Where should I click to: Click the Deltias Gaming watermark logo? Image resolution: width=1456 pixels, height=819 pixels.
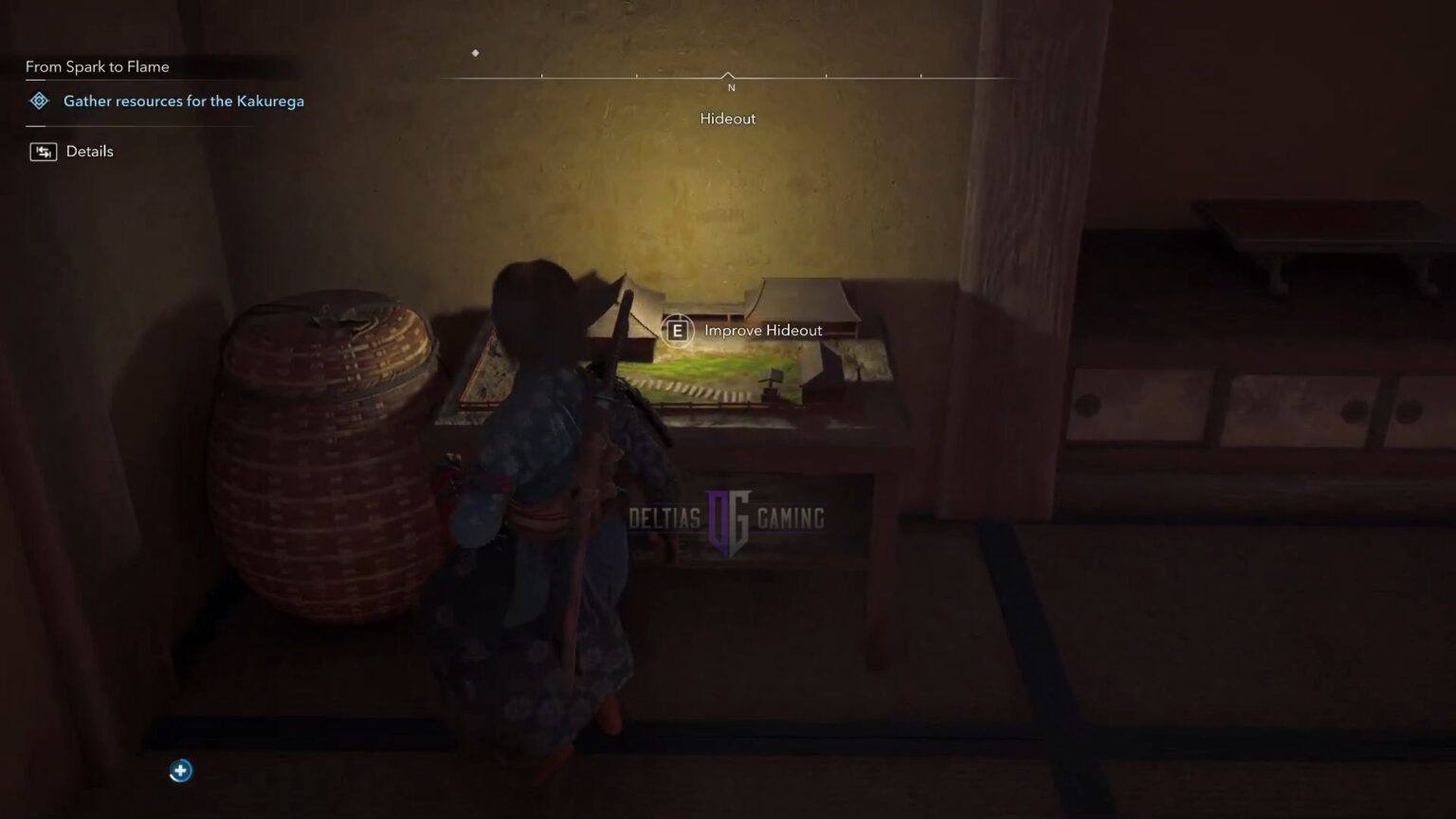(727, 518)
